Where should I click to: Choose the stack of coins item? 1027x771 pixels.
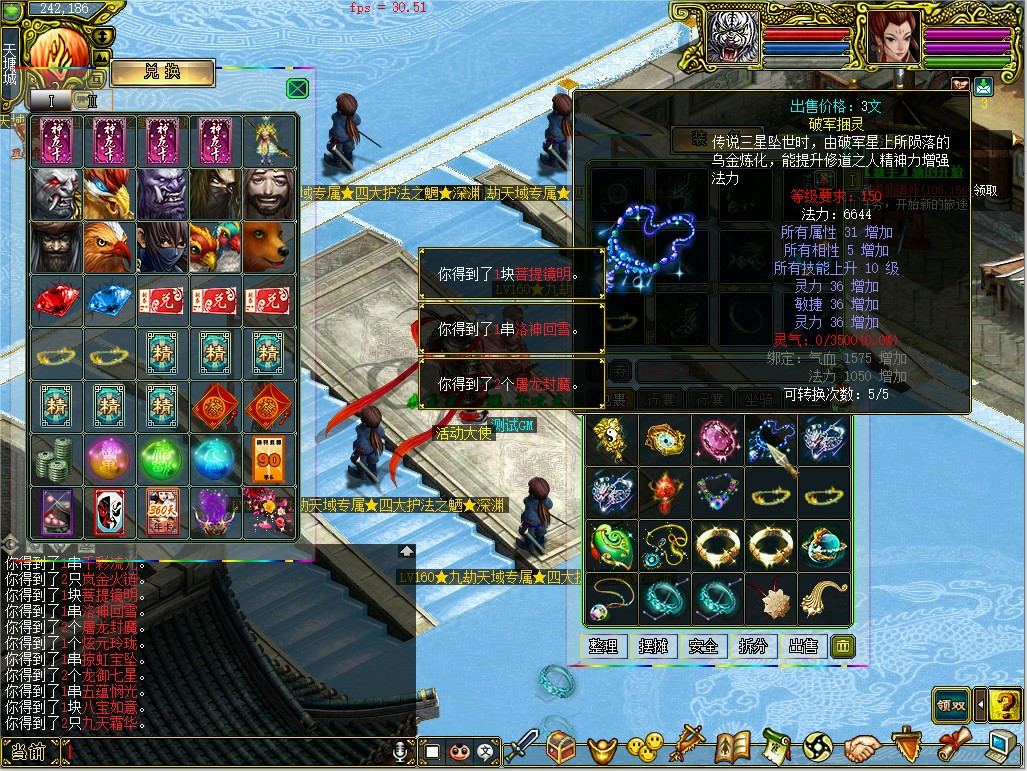click(x=56, y=458)
